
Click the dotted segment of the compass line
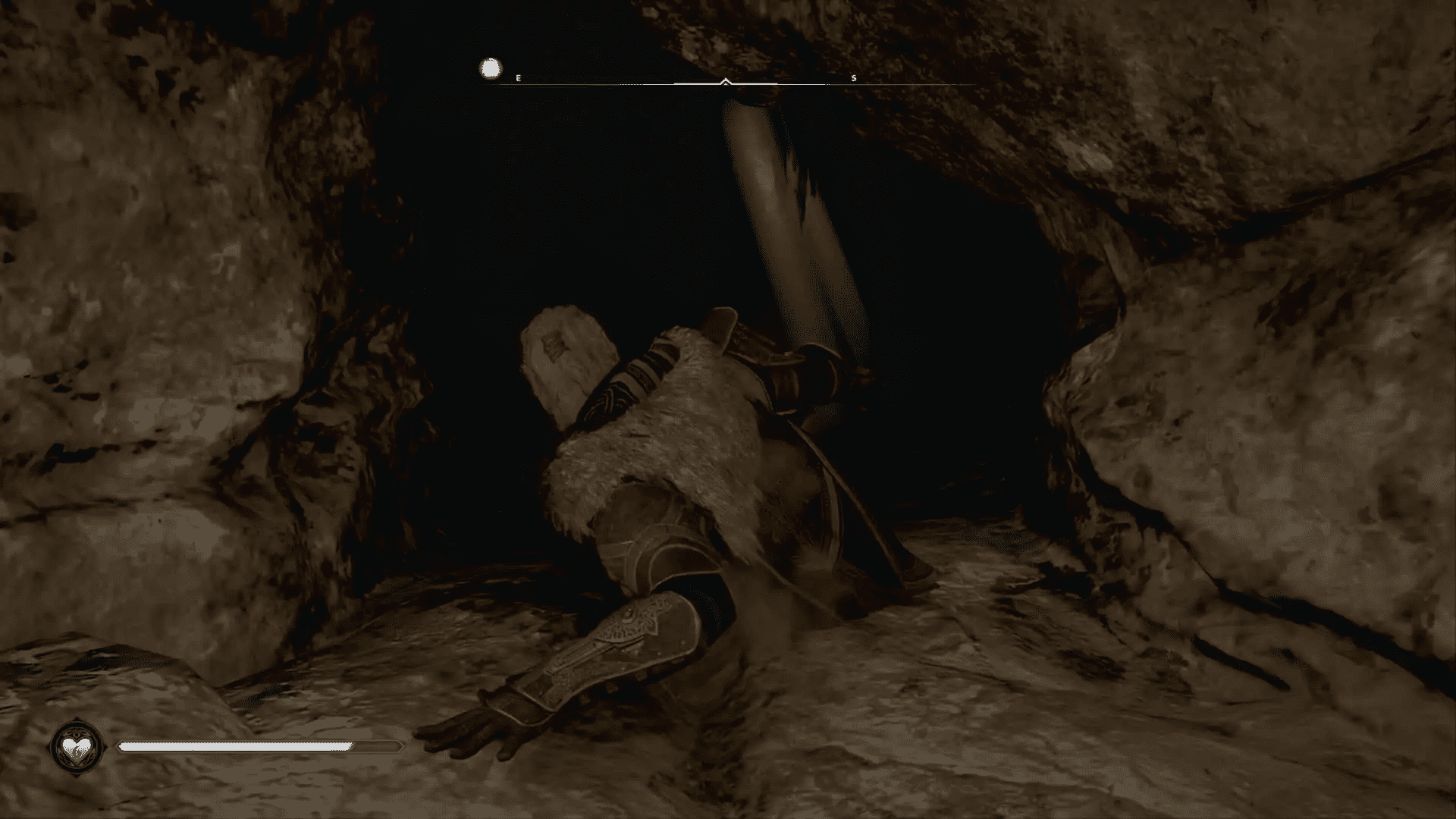[x=629, y=85]
